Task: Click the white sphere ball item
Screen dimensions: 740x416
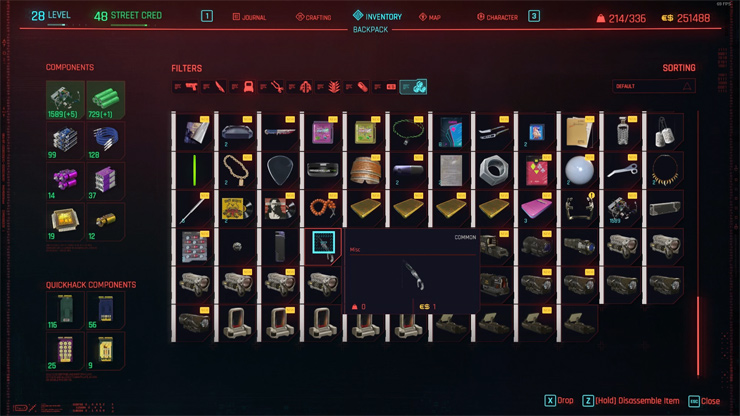Action: tap(578, 169)
